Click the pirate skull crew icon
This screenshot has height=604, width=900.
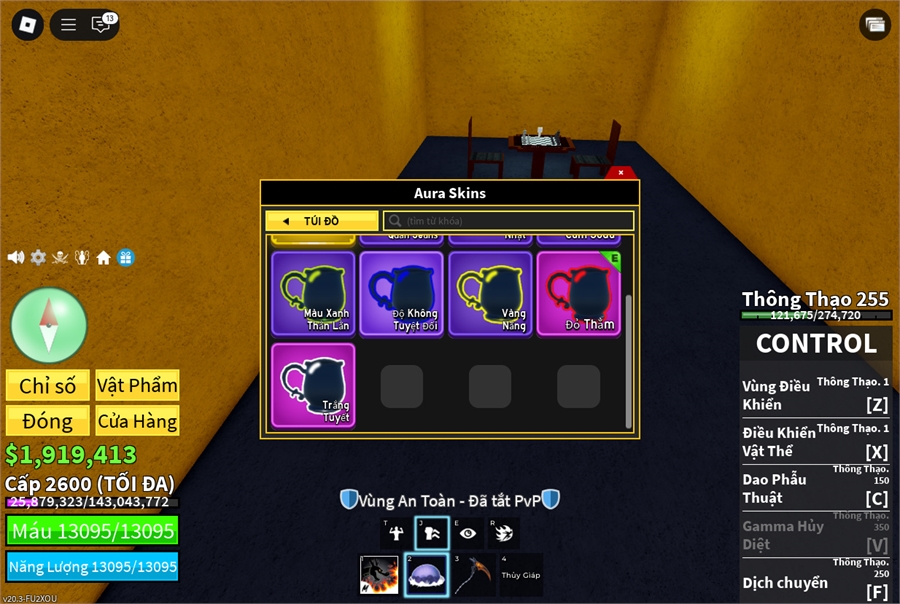pos(60,258)
